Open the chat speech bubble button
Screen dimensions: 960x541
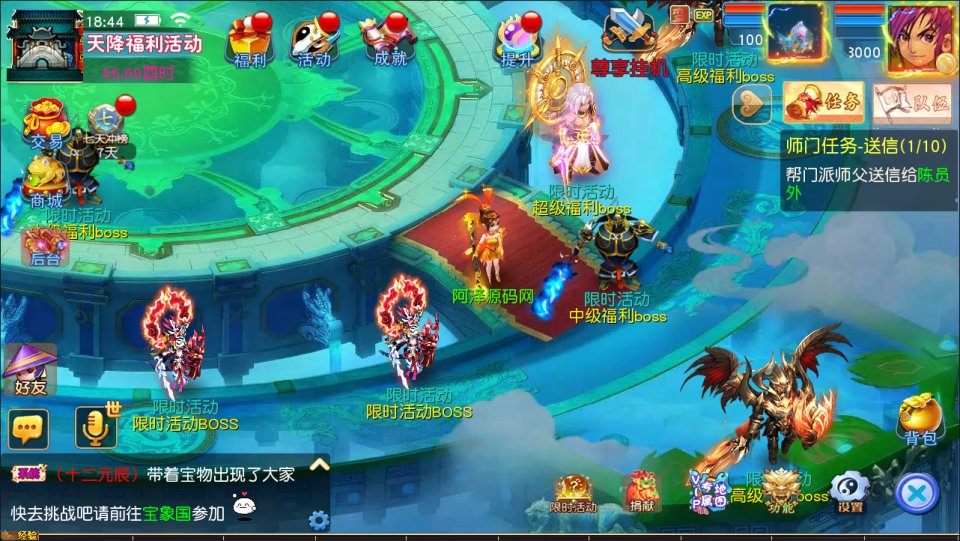click(x=29, y=429)
